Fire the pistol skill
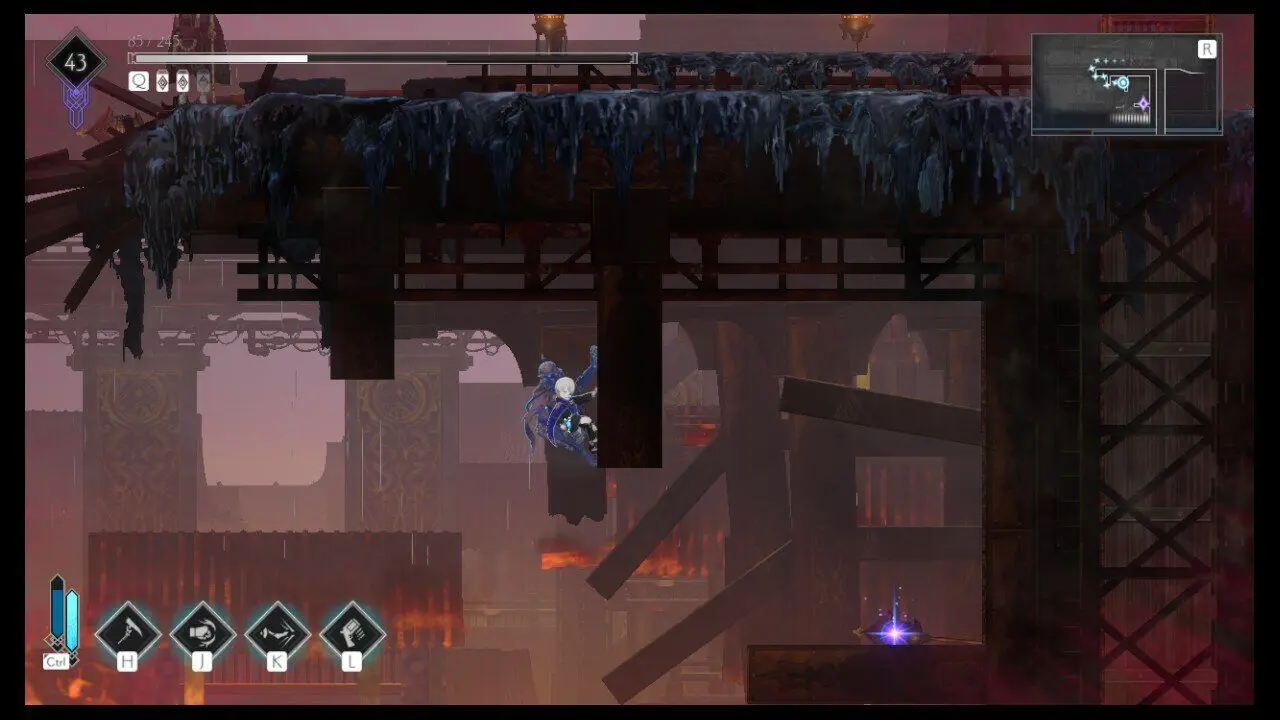The width and height of the screenshot is (1280, 720). [352, 632]
